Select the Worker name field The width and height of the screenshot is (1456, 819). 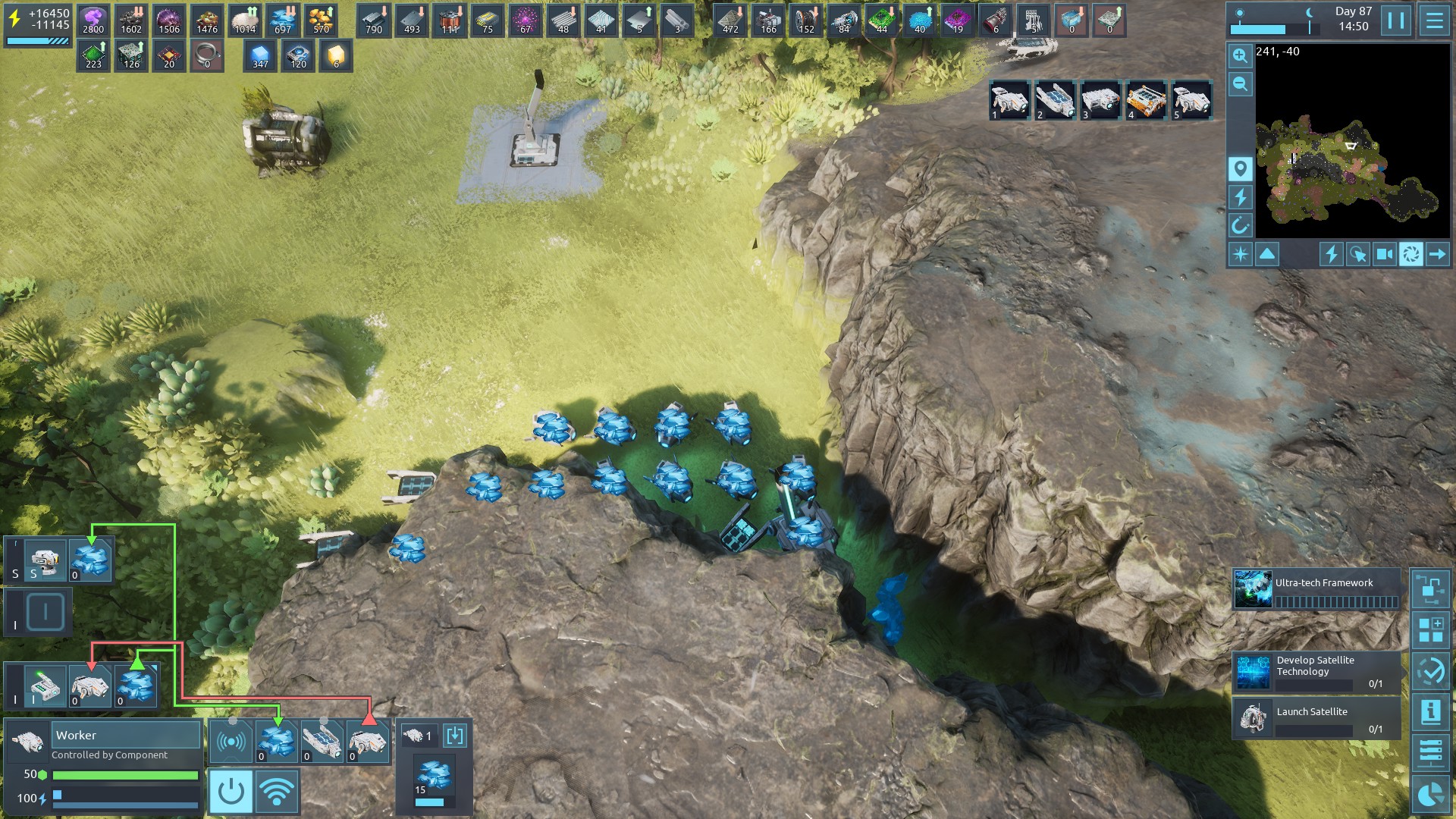click(x=126, y=735)
